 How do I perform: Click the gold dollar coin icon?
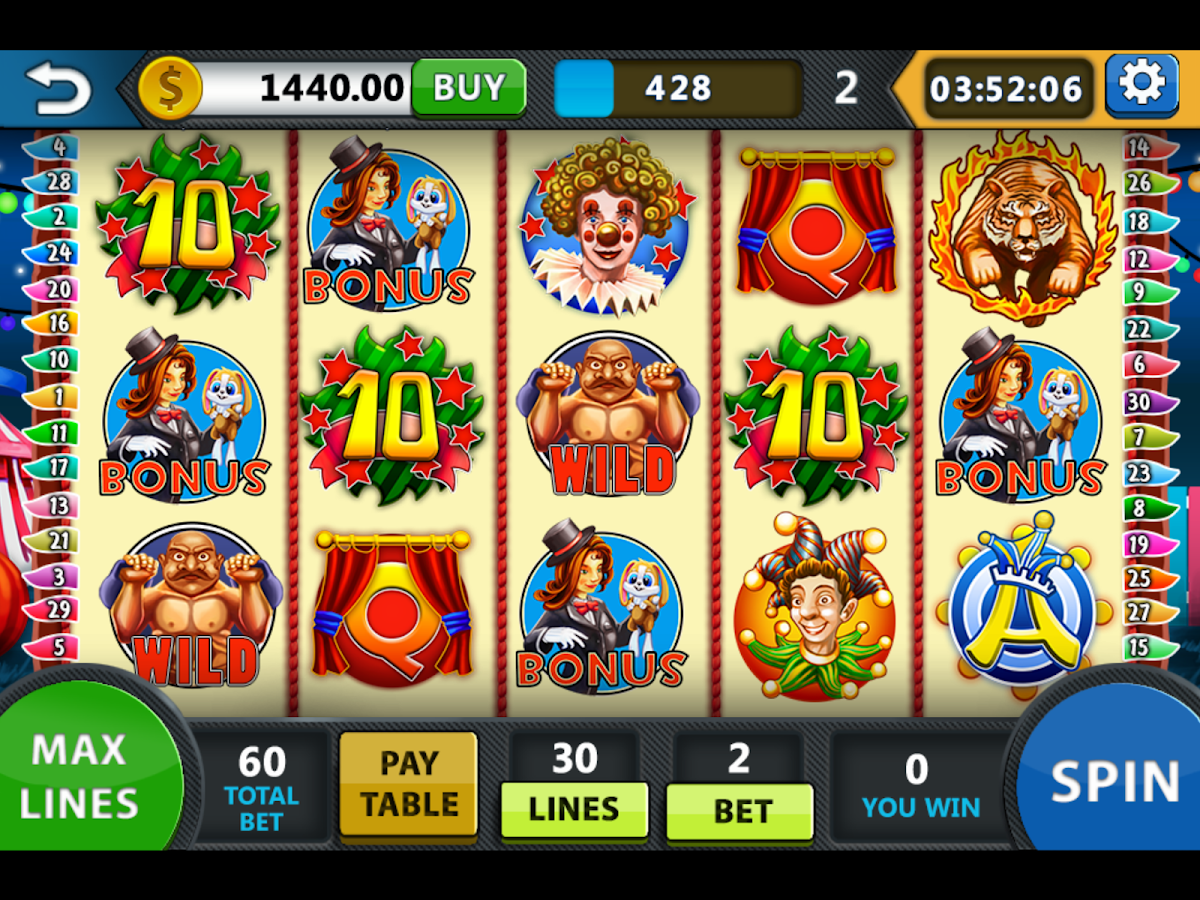[170, 88]
